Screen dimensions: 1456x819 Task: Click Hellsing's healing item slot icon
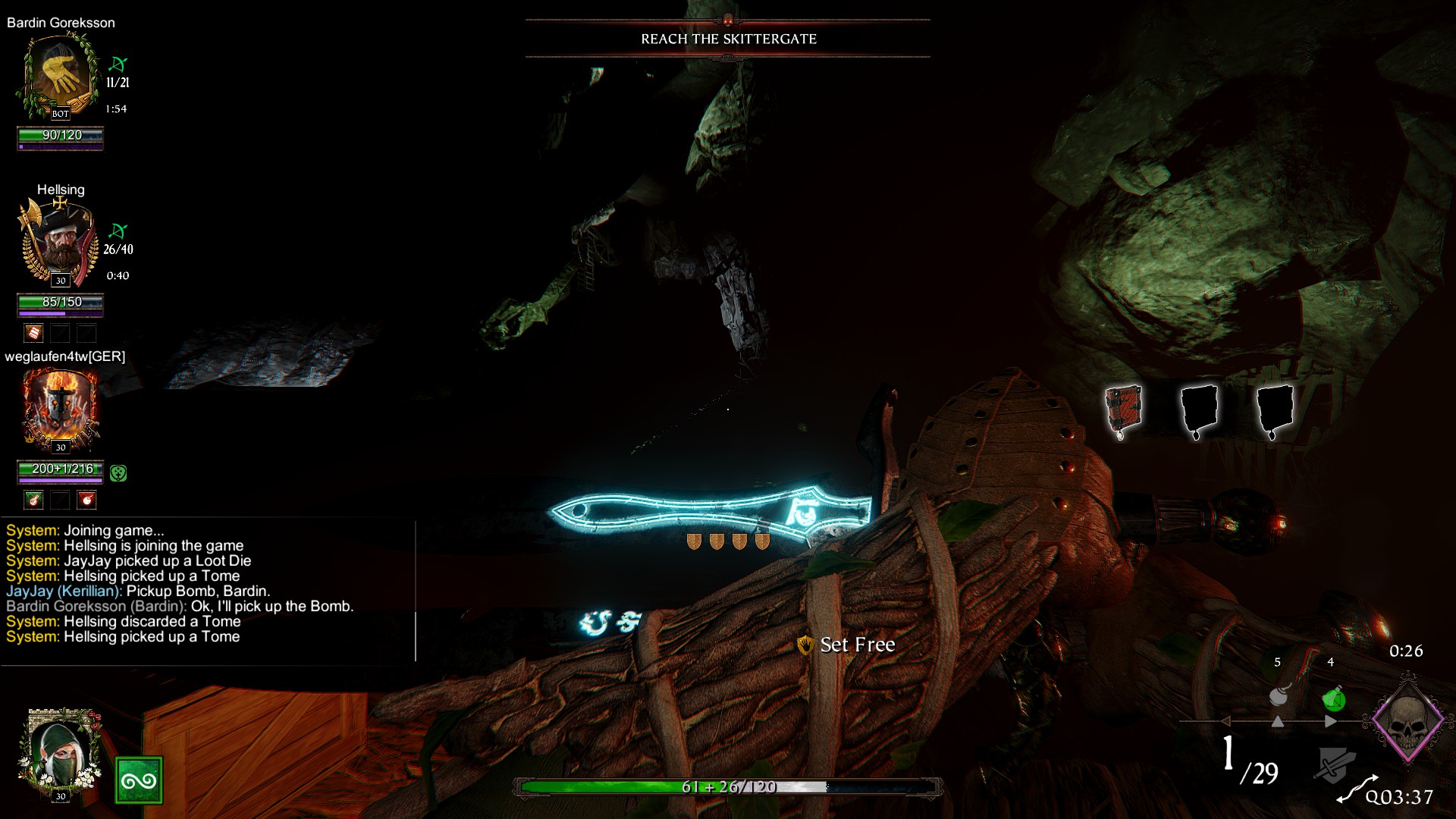33,333
